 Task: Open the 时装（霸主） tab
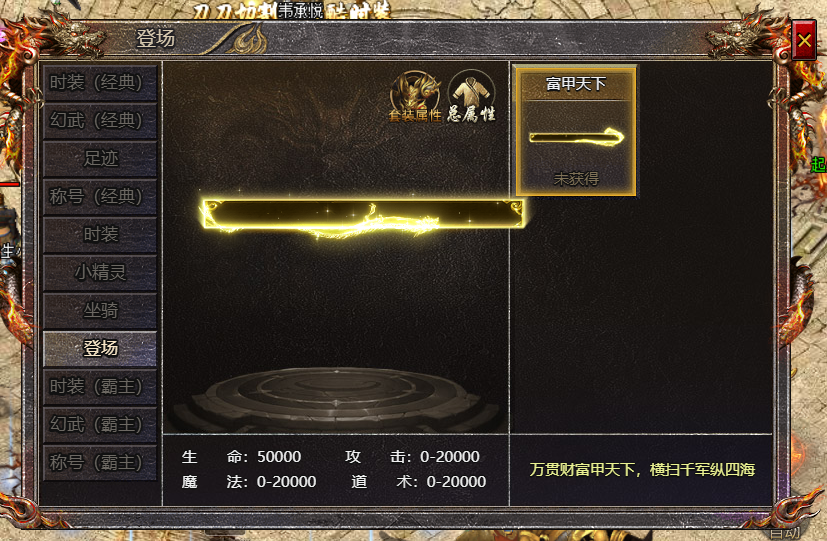pos(100,386)
